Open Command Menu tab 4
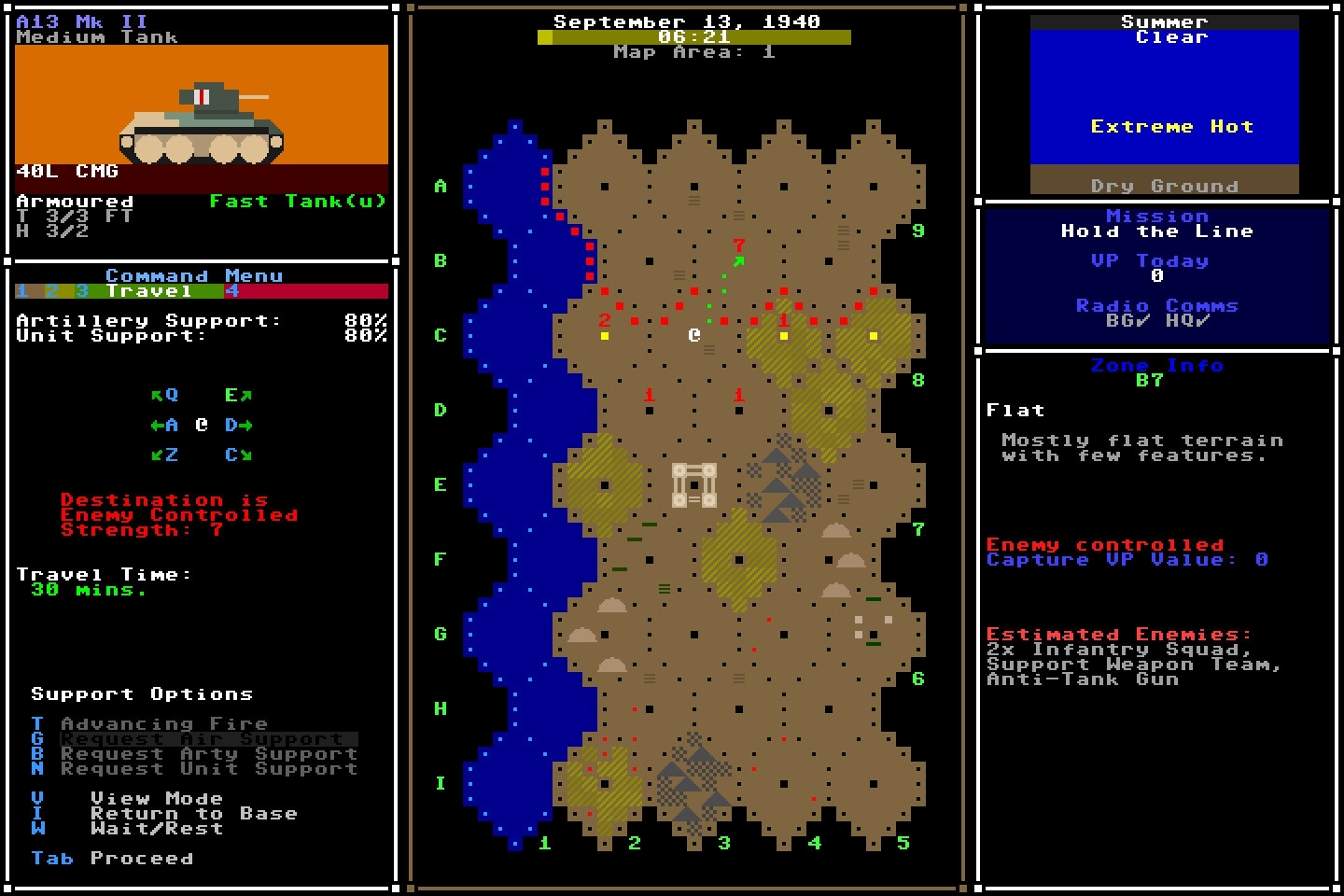 [233, 290]
